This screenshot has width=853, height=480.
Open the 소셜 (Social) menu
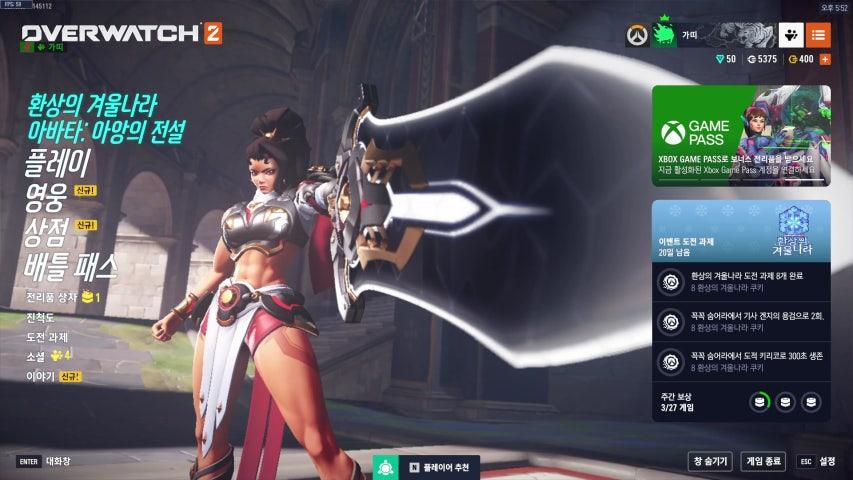36,356
